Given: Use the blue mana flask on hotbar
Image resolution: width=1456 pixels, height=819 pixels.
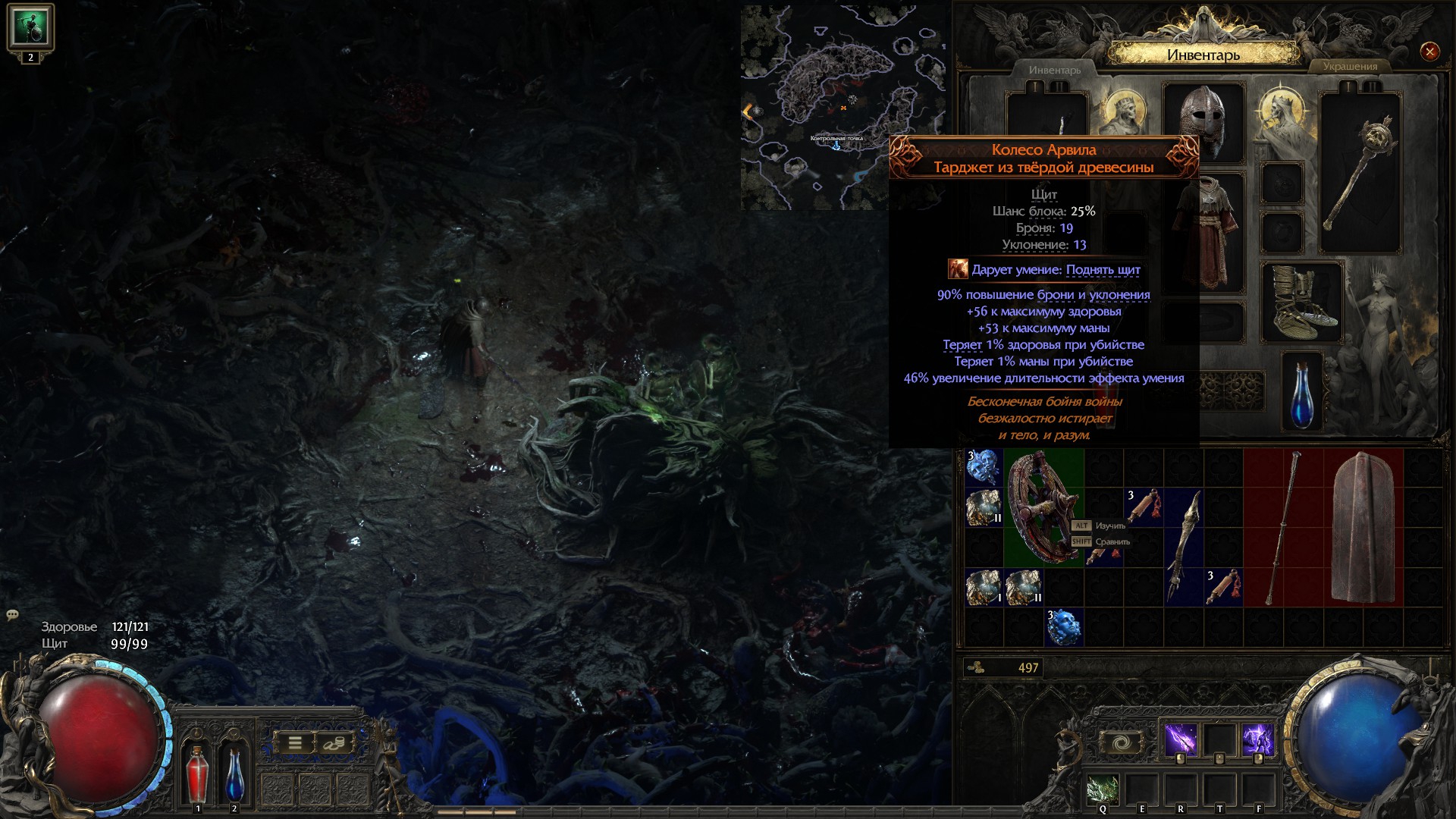Looking at the screenshot, I should [234, 773].
